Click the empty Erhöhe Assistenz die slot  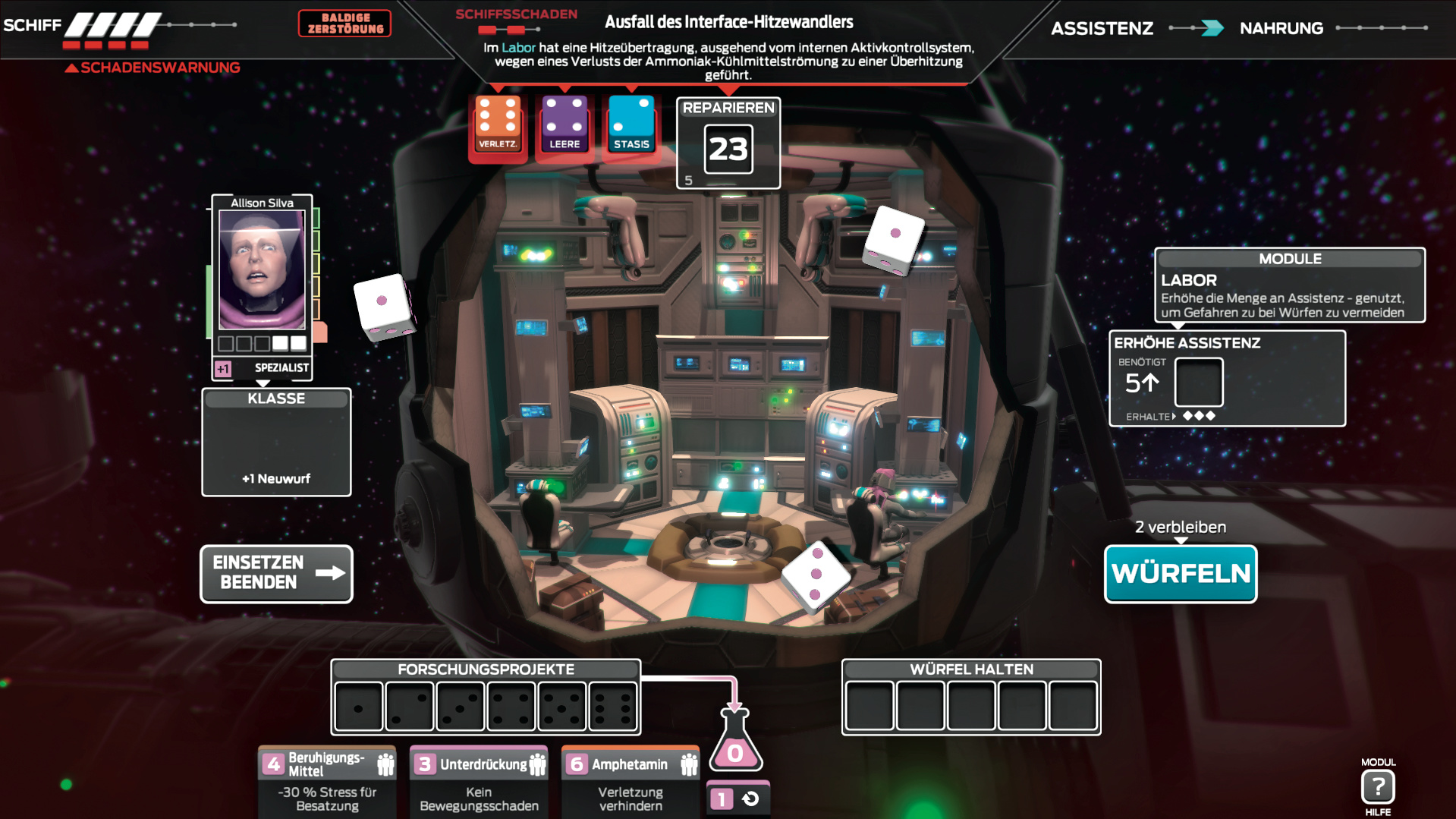click(x=1198, y=383)
